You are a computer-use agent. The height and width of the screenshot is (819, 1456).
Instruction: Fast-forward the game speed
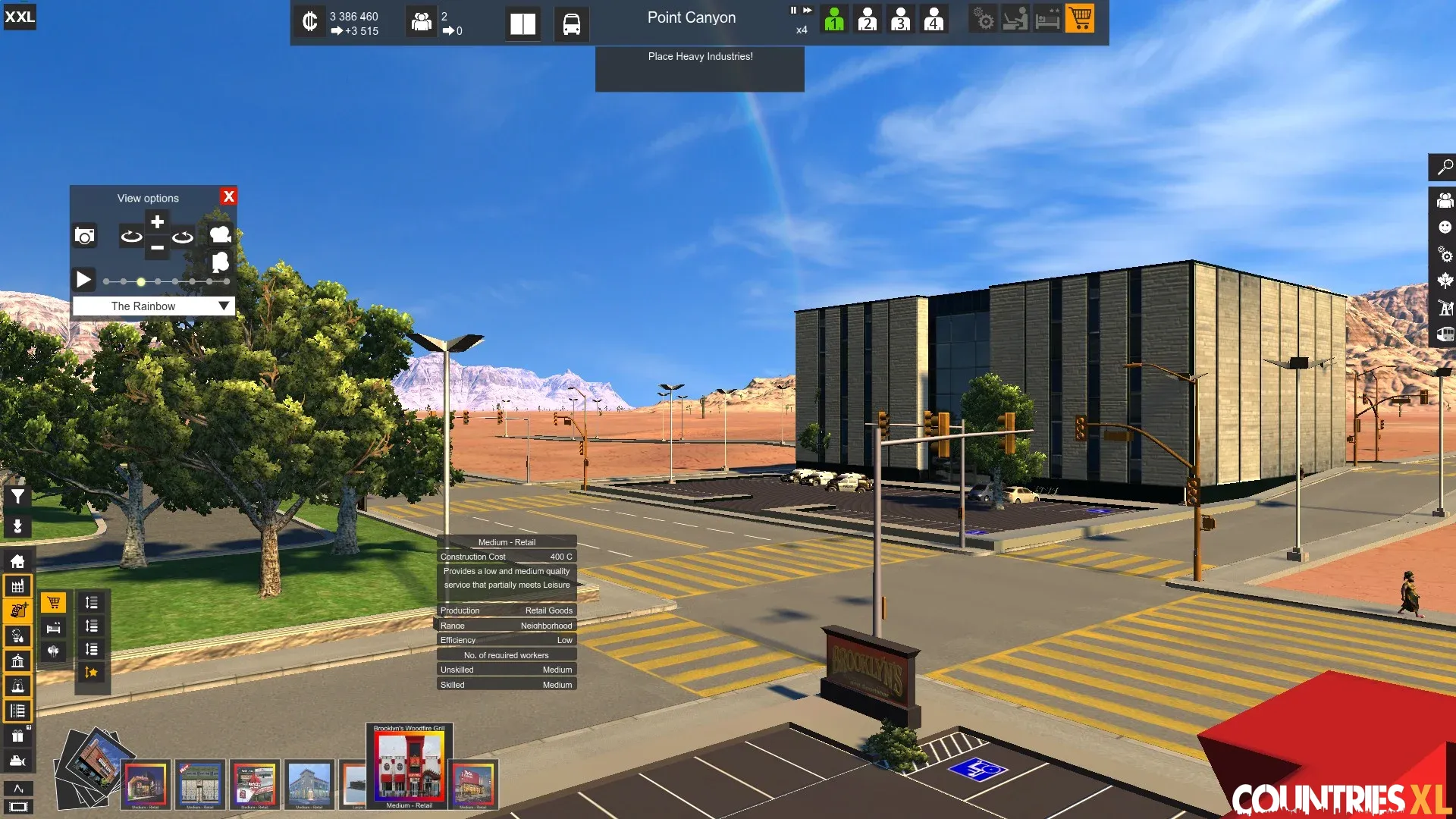point(808,11)
